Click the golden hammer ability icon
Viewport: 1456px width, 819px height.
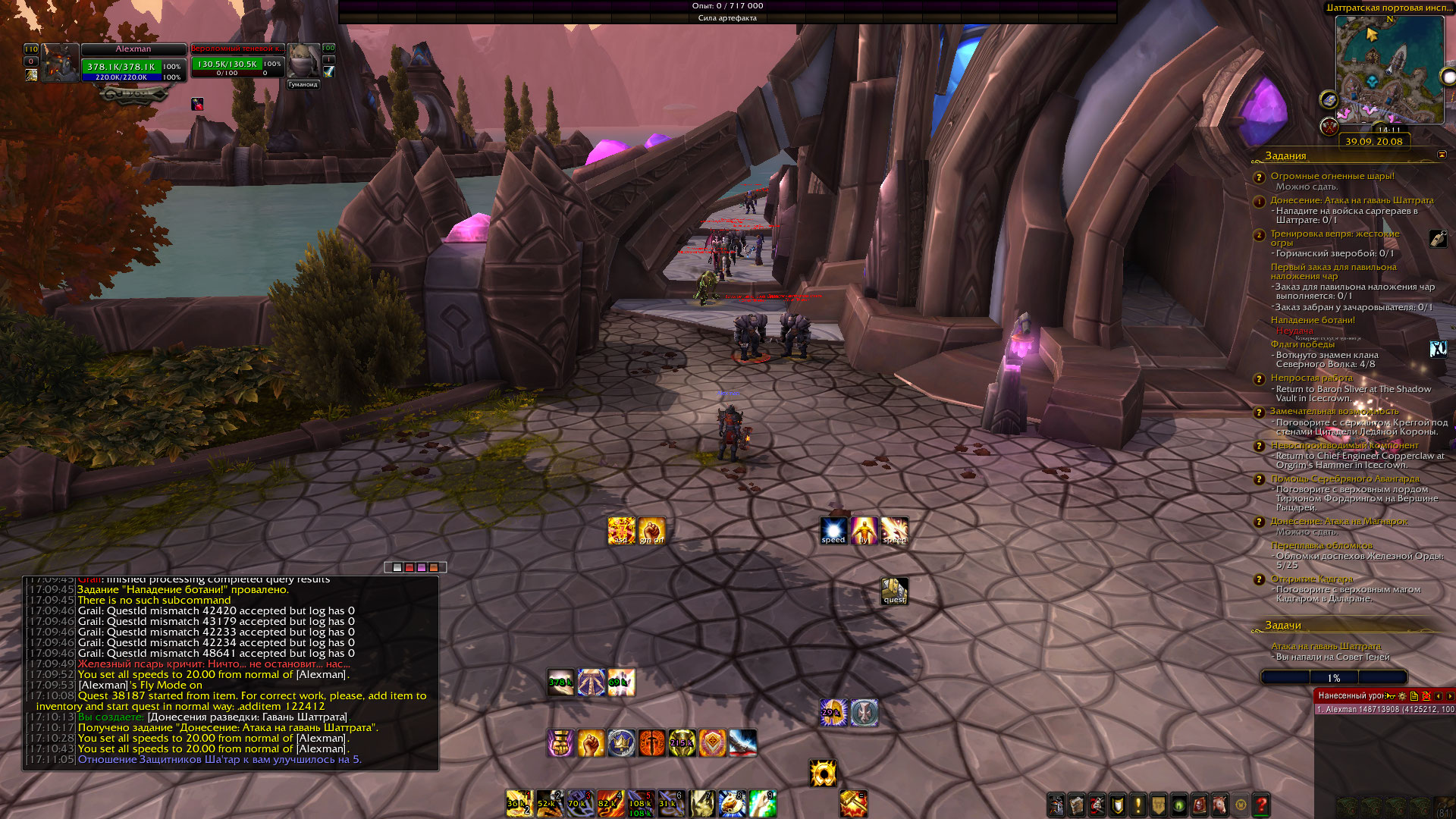point(853,803)
